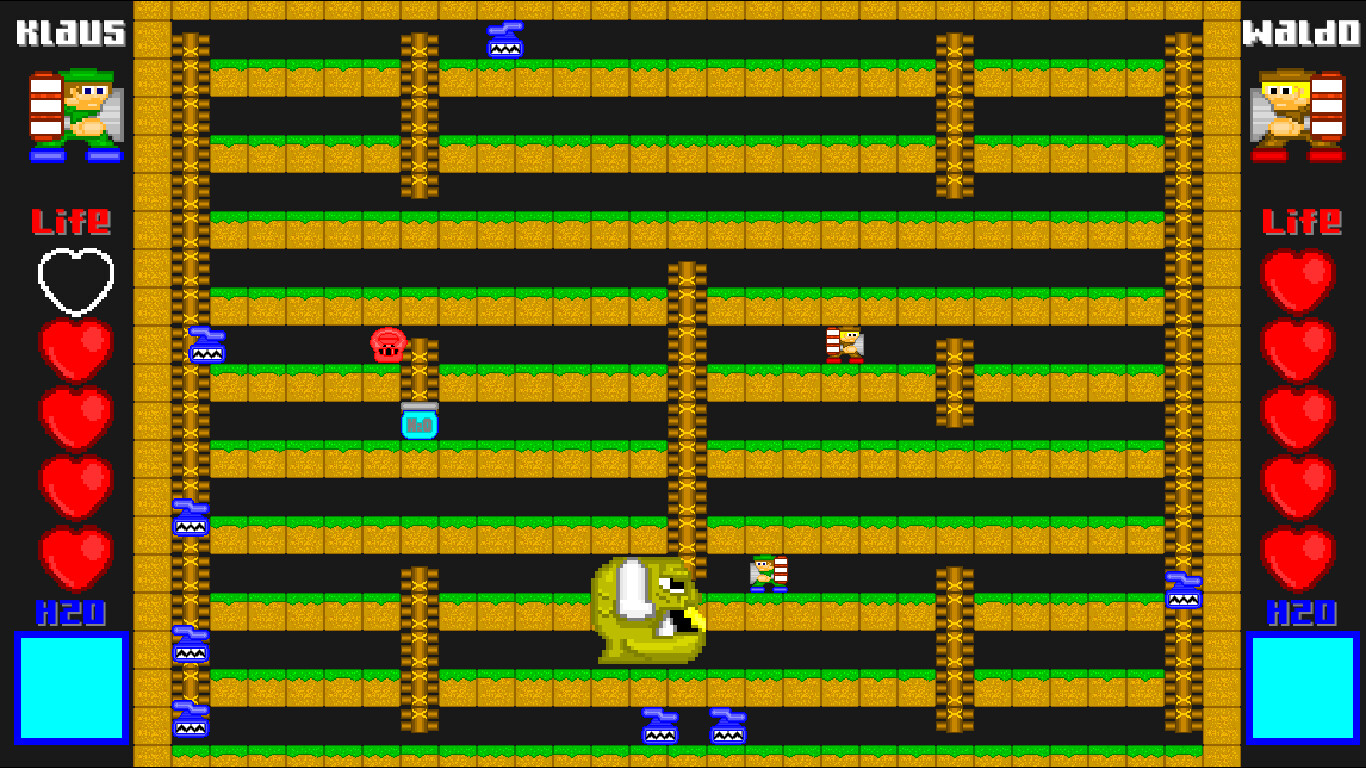Click the faucet sprite at the top of the map
The image size is (1366, 768).
click(504, 42)
